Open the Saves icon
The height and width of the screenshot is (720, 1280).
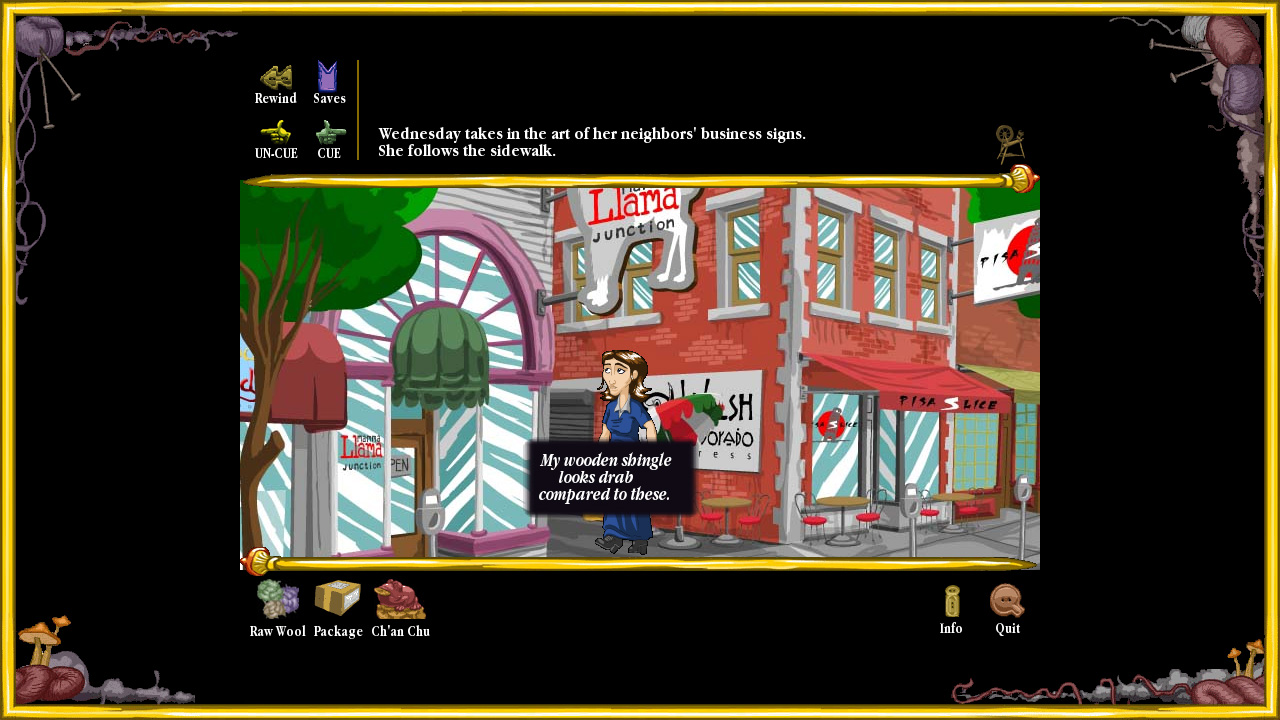[x=328, y=76]
